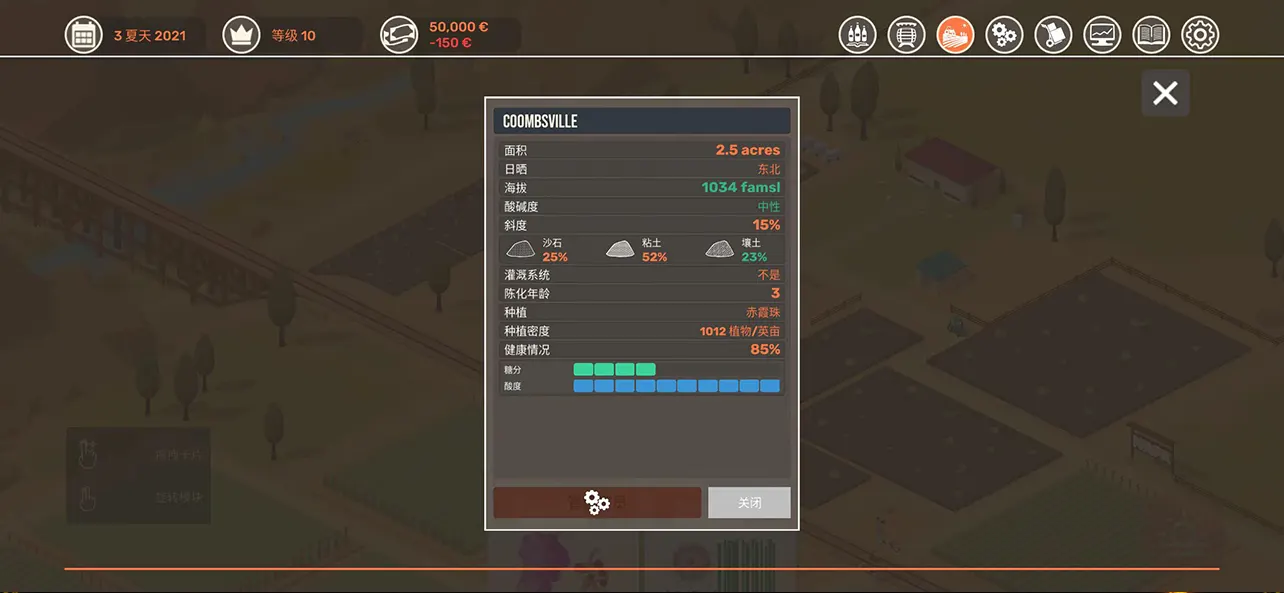Open the single gear settings icon
Image resolution: width=1284 pixels, height=593 pixels.
click(x=1200, y=35)
